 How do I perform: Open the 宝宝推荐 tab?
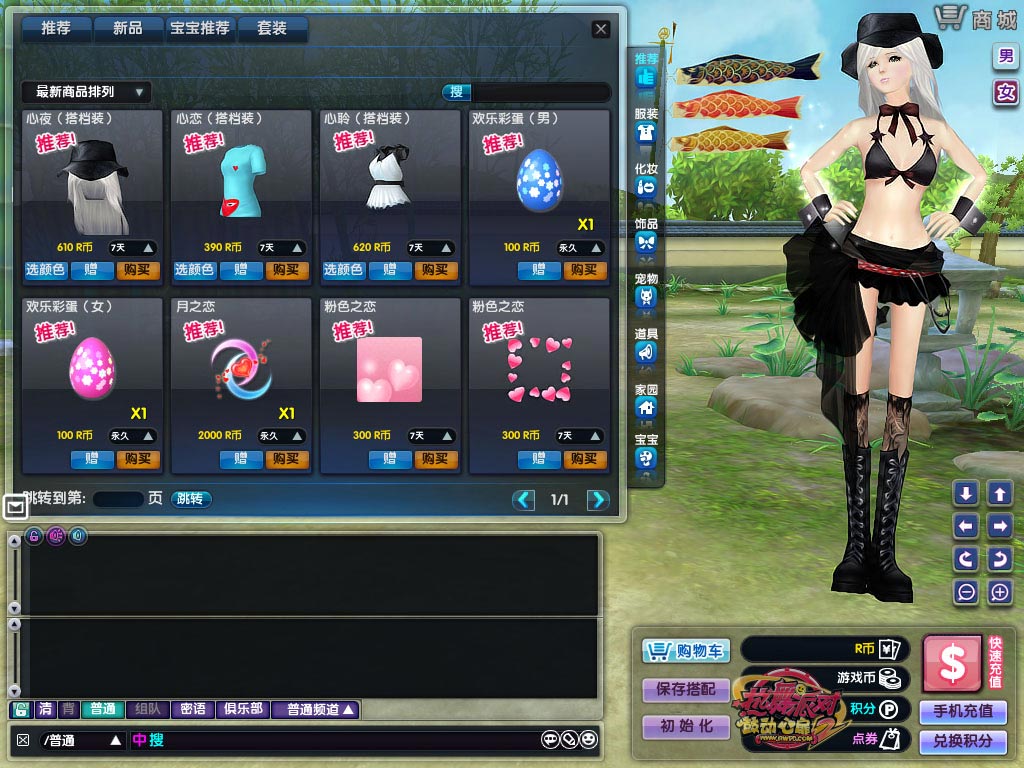(x=201, y=29)
